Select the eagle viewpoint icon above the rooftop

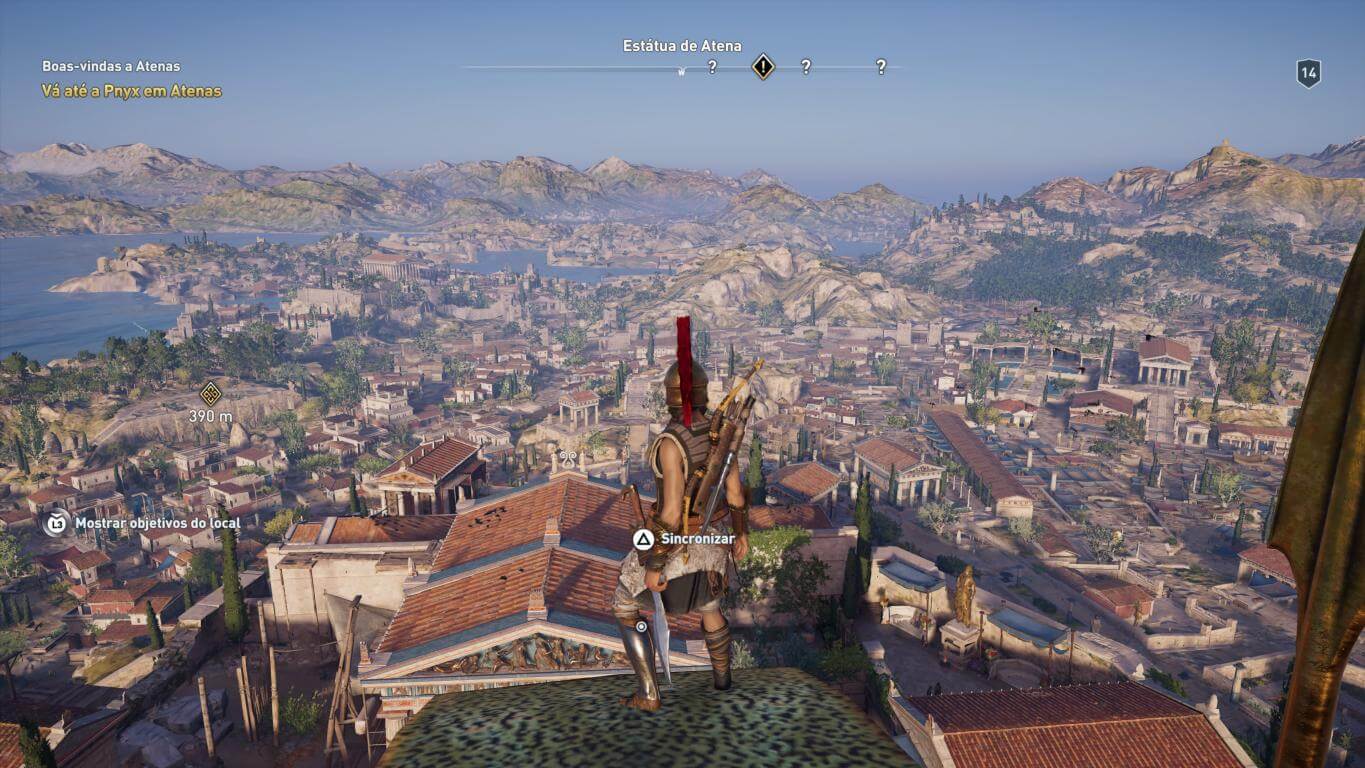tap(568, 459)
